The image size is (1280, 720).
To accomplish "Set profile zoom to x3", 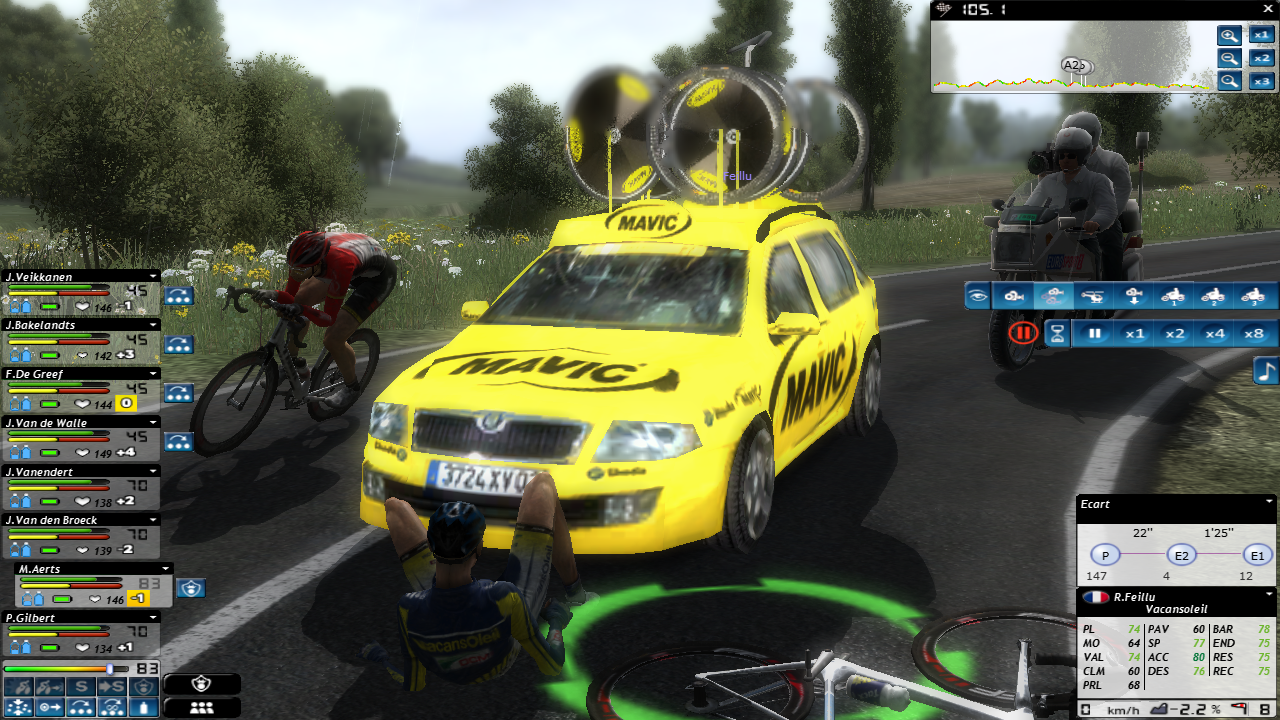I will [x=1261, y=81].
